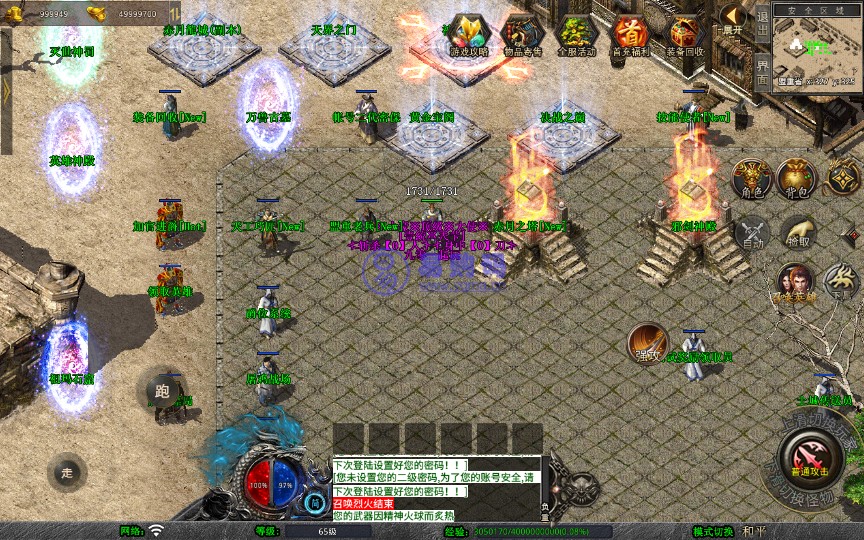Toggle 自动 auto-combat
This screenshot has height=540, width=864.
(x=752, y=232)
